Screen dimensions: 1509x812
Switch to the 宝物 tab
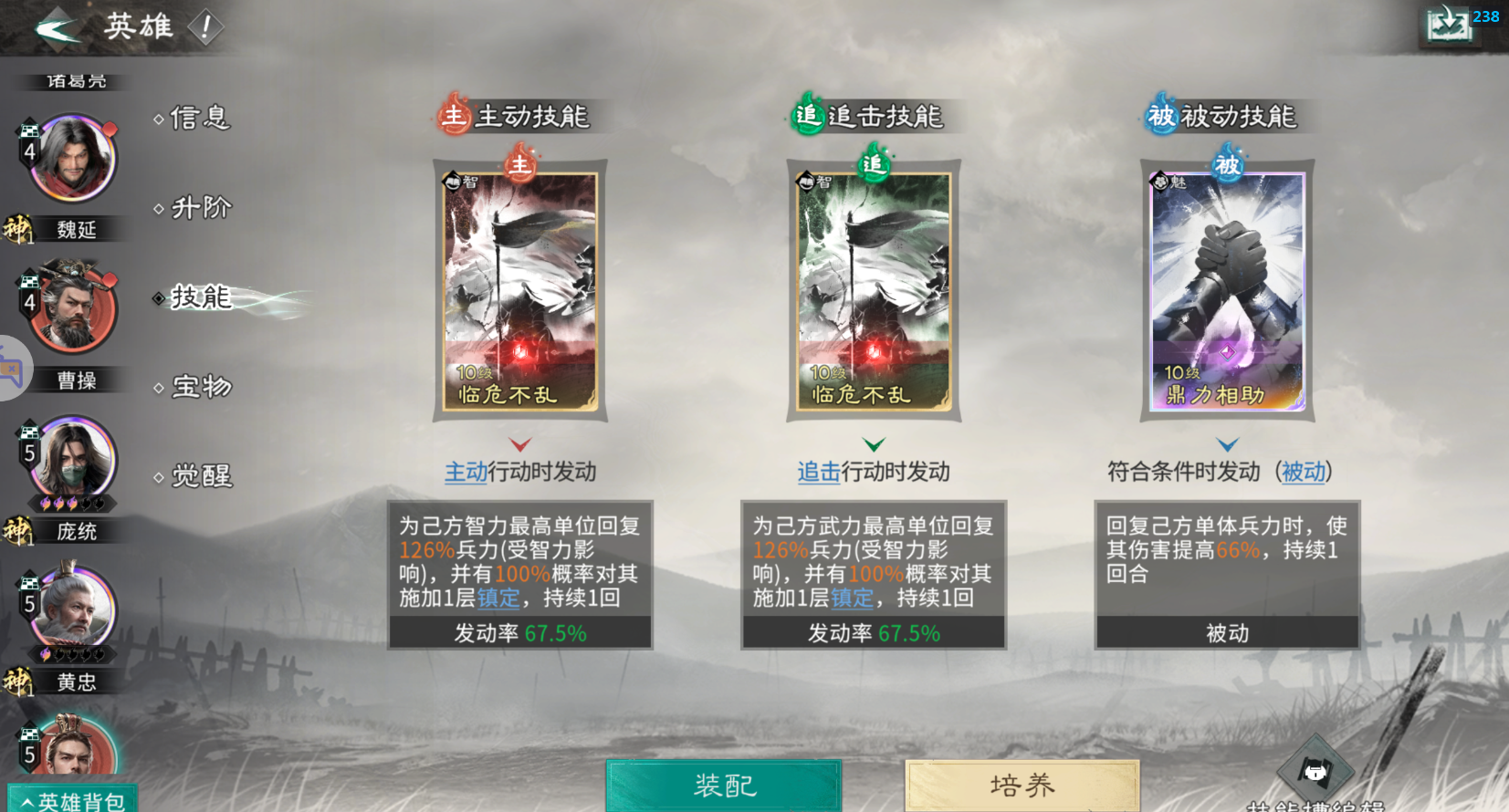tap(198, 387)
